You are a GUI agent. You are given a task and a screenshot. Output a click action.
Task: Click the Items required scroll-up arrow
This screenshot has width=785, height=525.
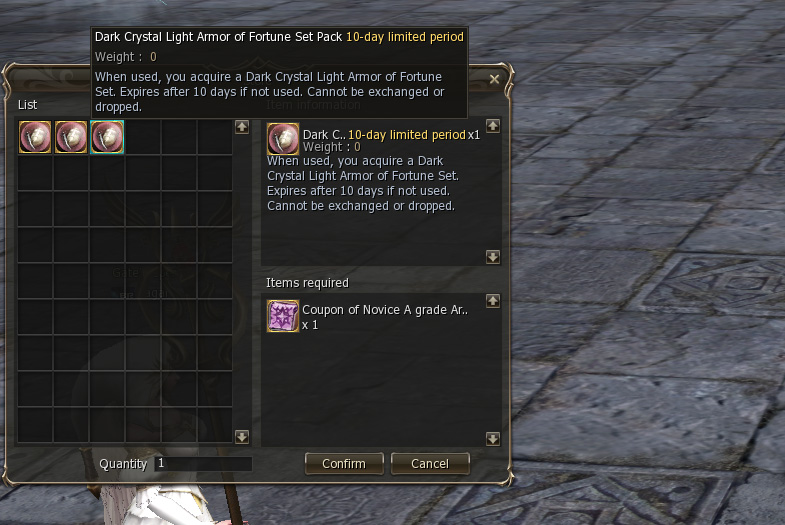pos(492,300)
